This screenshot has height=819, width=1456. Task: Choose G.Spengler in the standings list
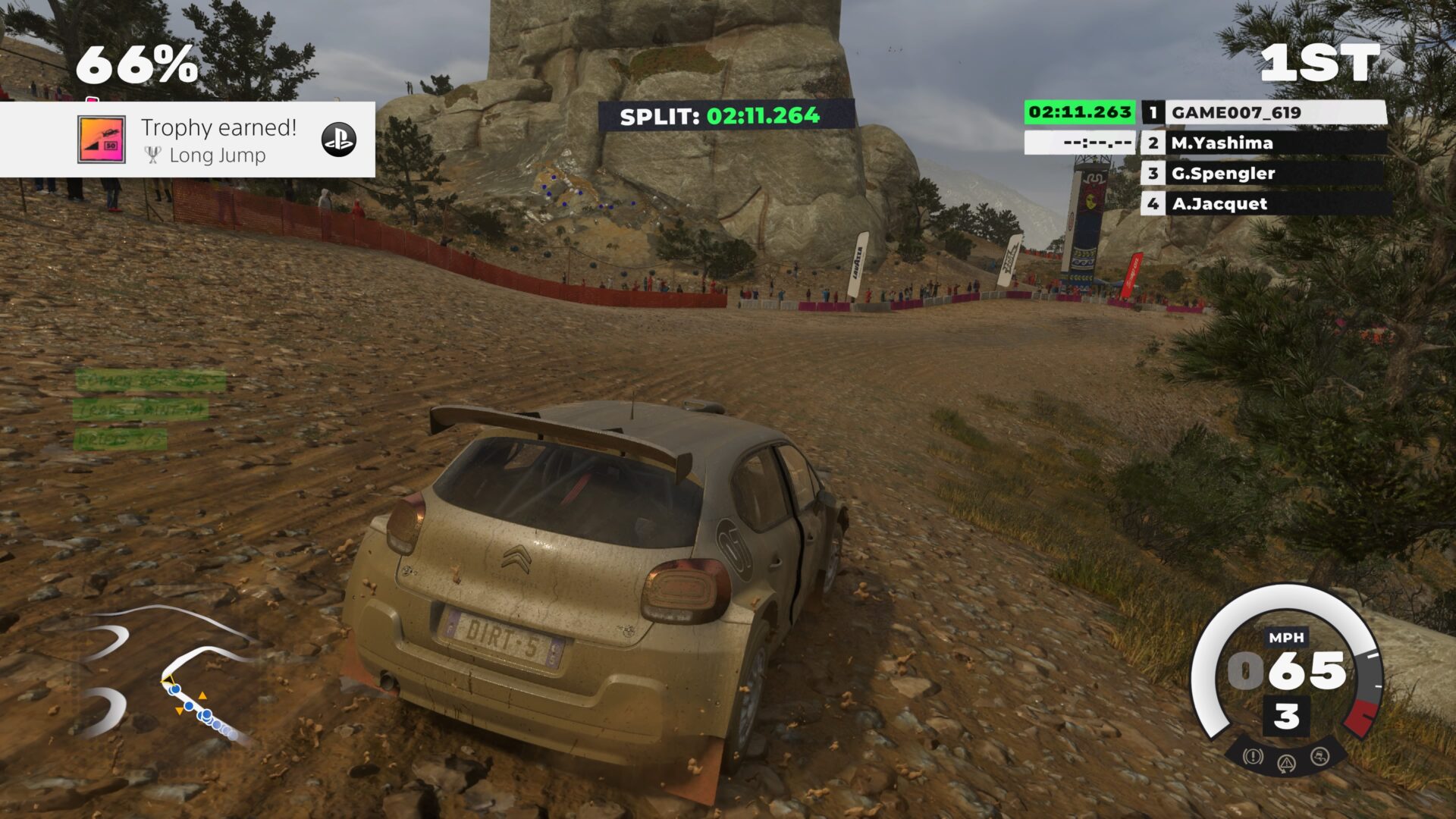[1265, 173]
